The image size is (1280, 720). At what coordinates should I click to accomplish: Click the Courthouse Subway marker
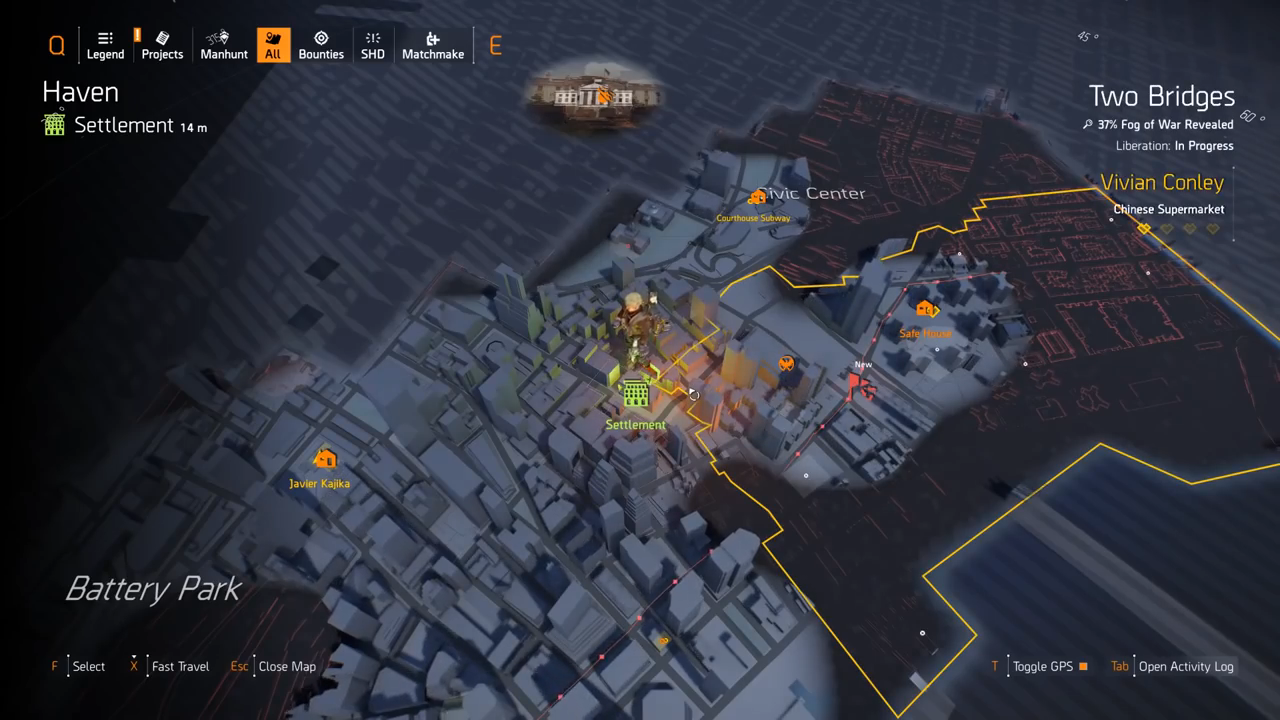coord(756,199)
